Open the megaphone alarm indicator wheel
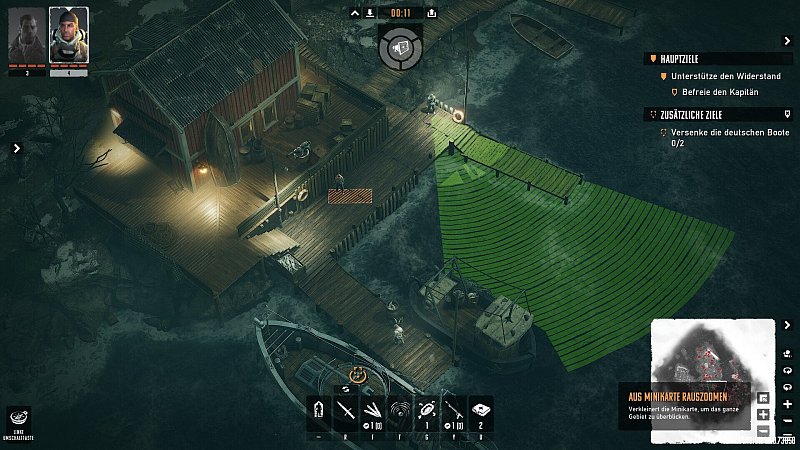 [400, 47]
